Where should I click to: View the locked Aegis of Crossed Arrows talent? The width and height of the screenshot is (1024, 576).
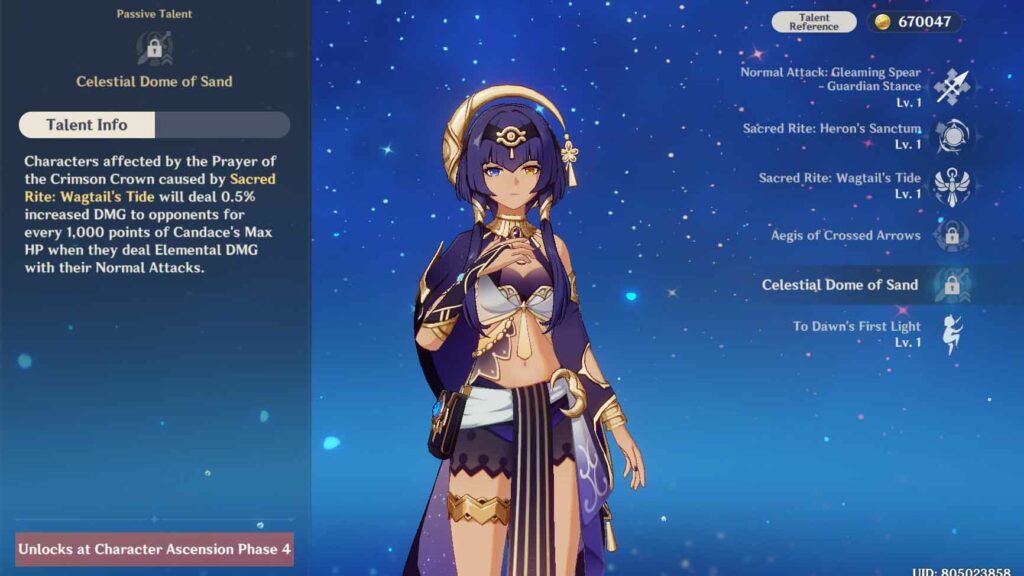(951, 236)
